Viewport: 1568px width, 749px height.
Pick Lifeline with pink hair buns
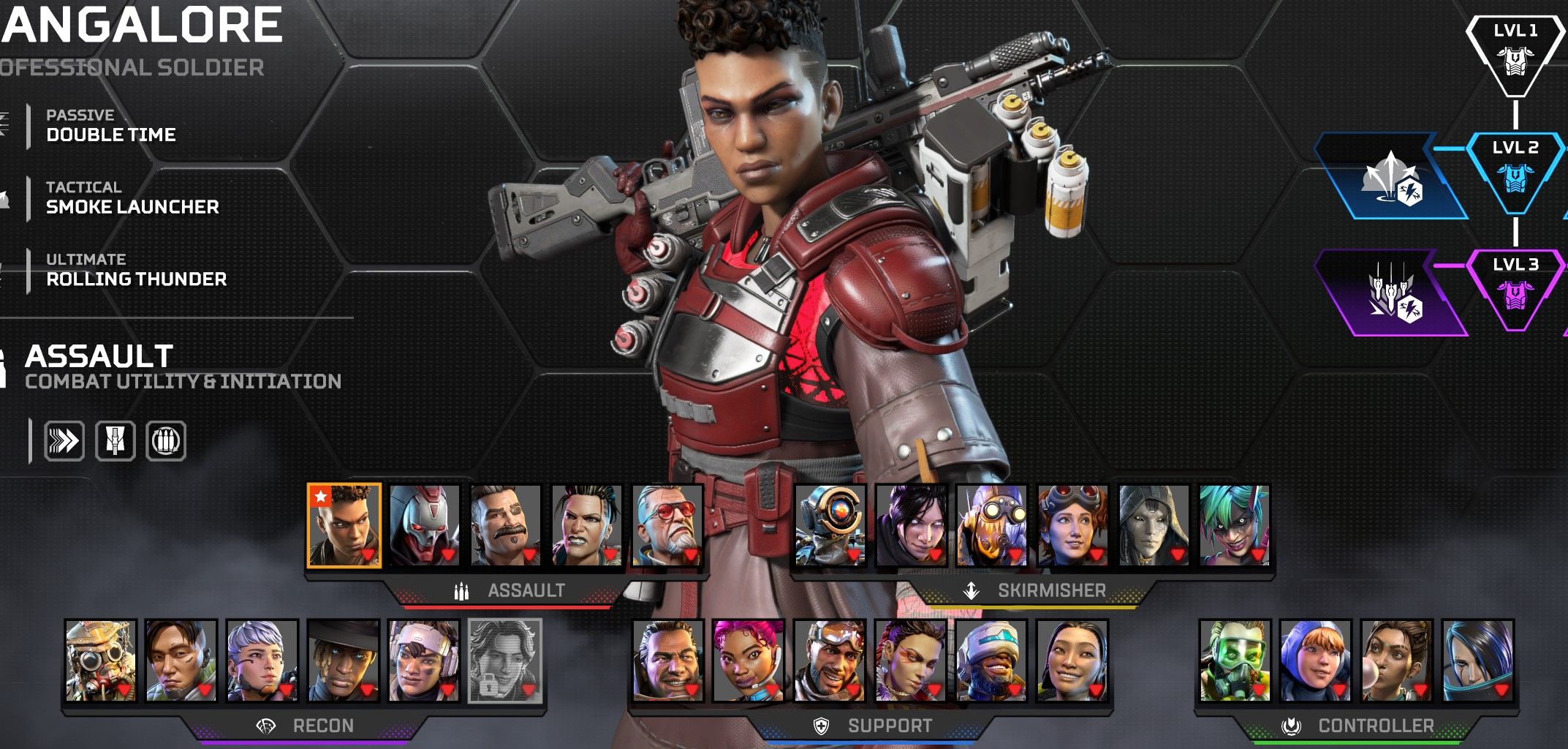click(749, 660)
